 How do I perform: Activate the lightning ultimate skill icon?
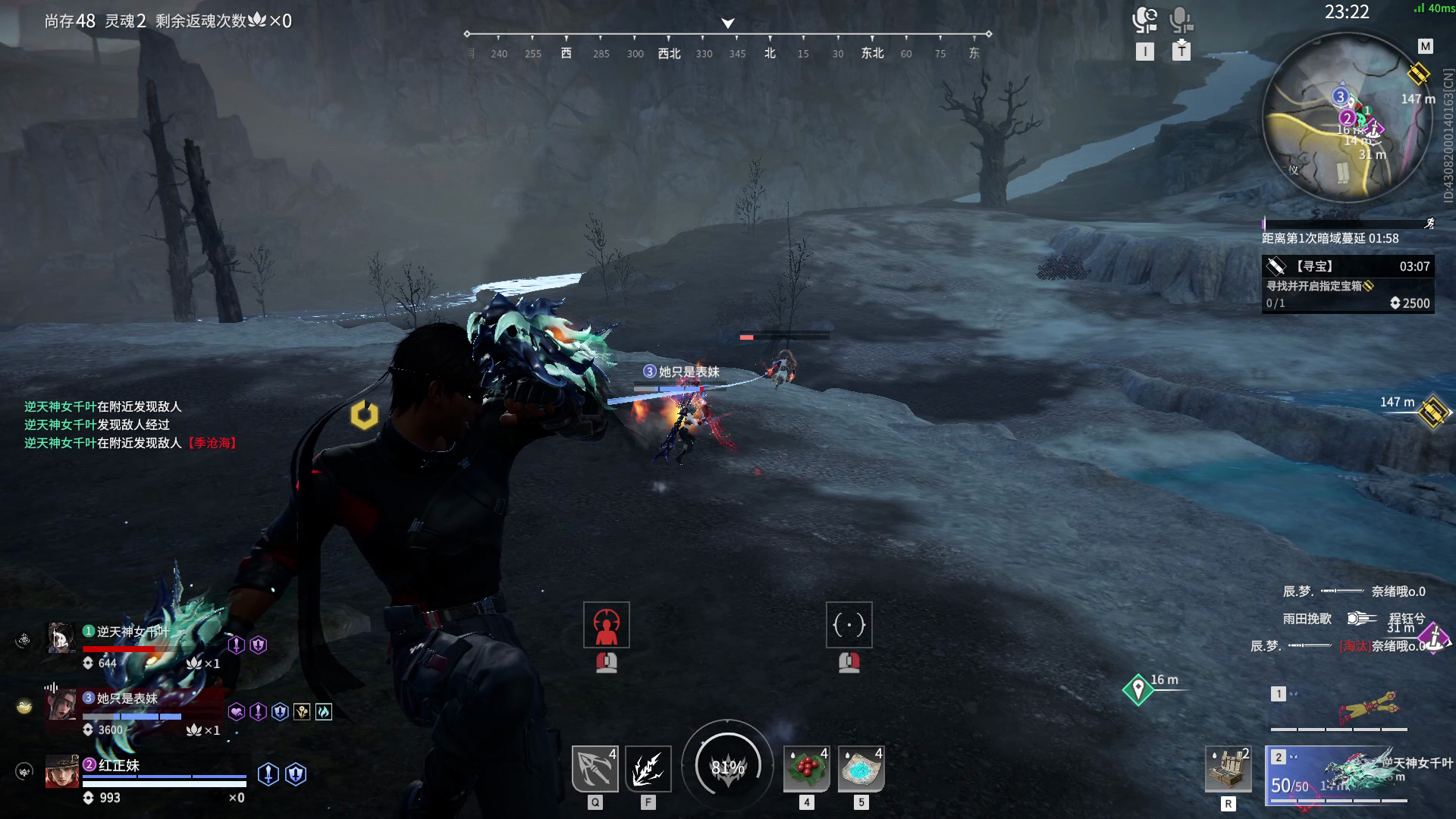point(648,769)
